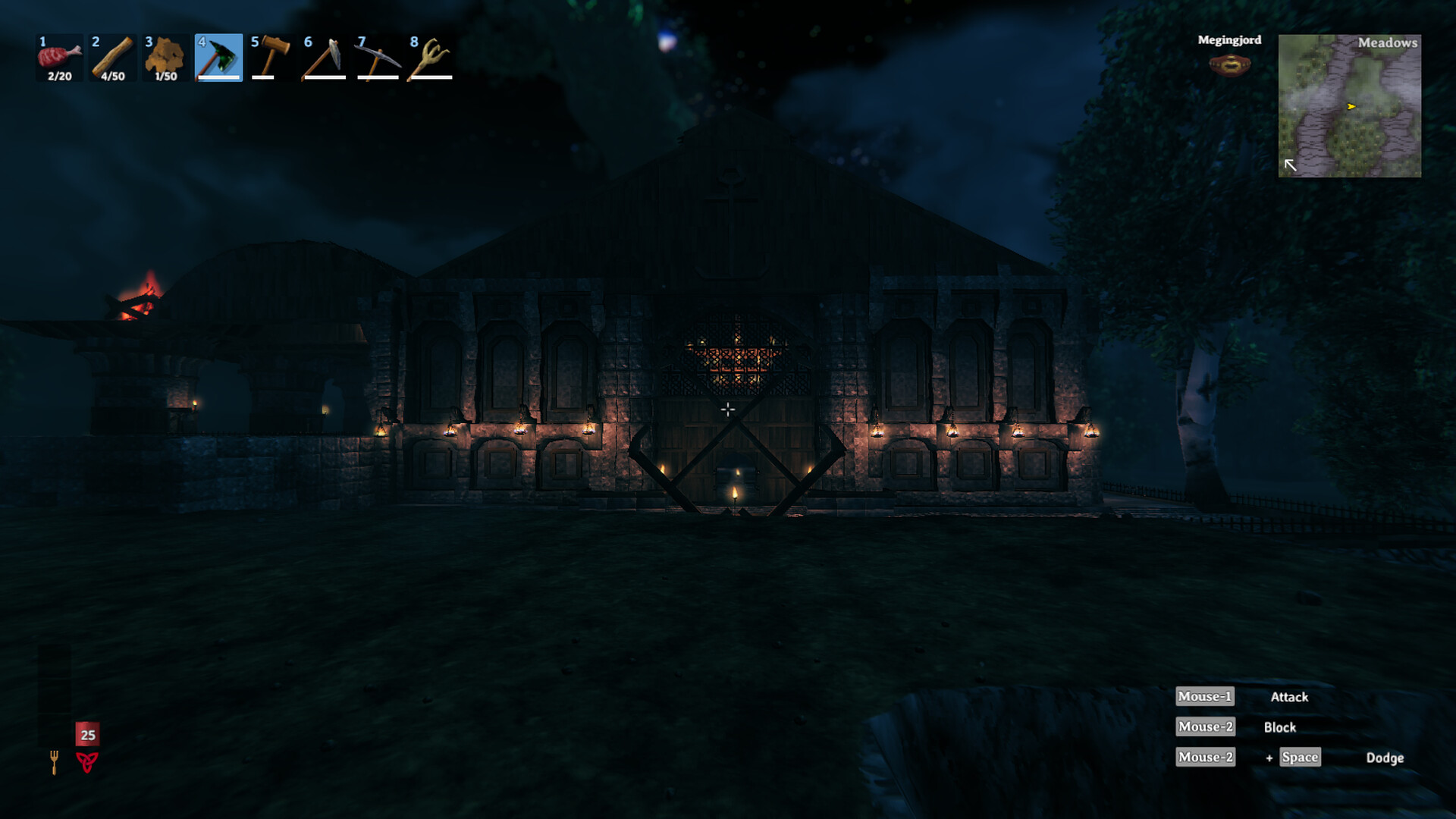
Task: Equip the hammer from hotbar slot 5
Action: pos(271,57)
